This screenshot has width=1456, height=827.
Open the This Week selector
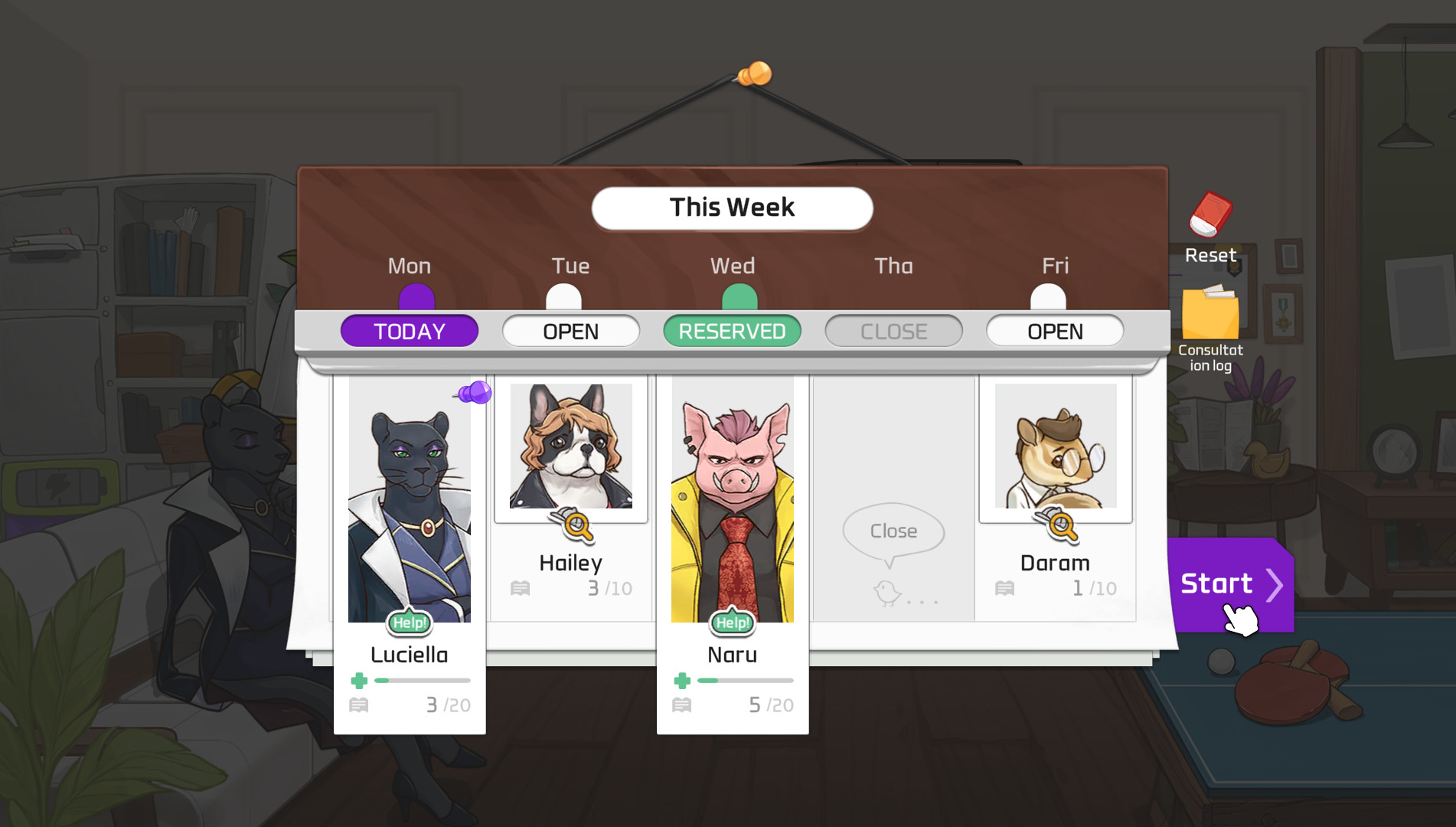point(732,207)
